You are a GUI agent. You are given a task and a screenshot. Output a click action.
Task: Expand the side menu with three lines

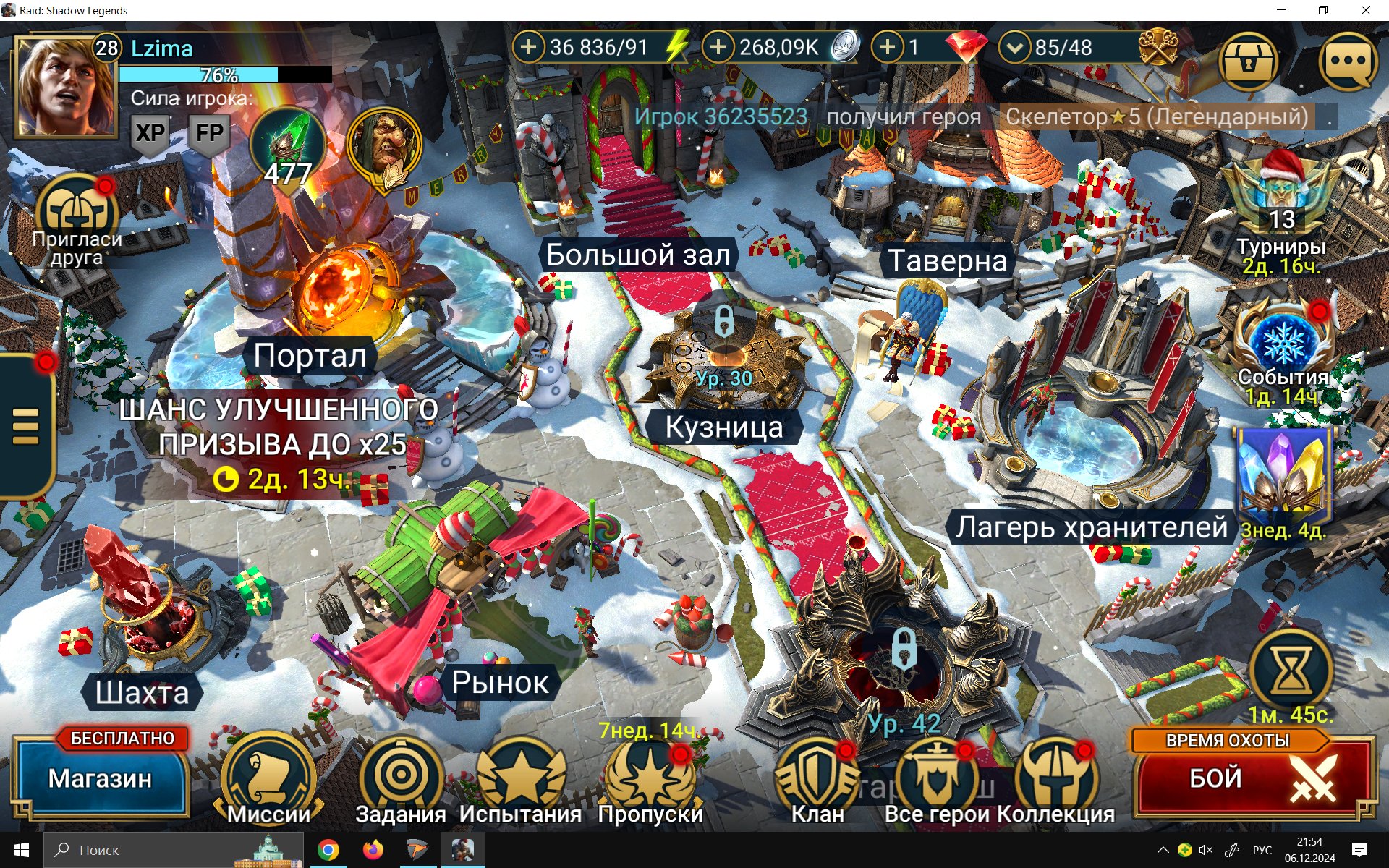[x=25, y=425]
